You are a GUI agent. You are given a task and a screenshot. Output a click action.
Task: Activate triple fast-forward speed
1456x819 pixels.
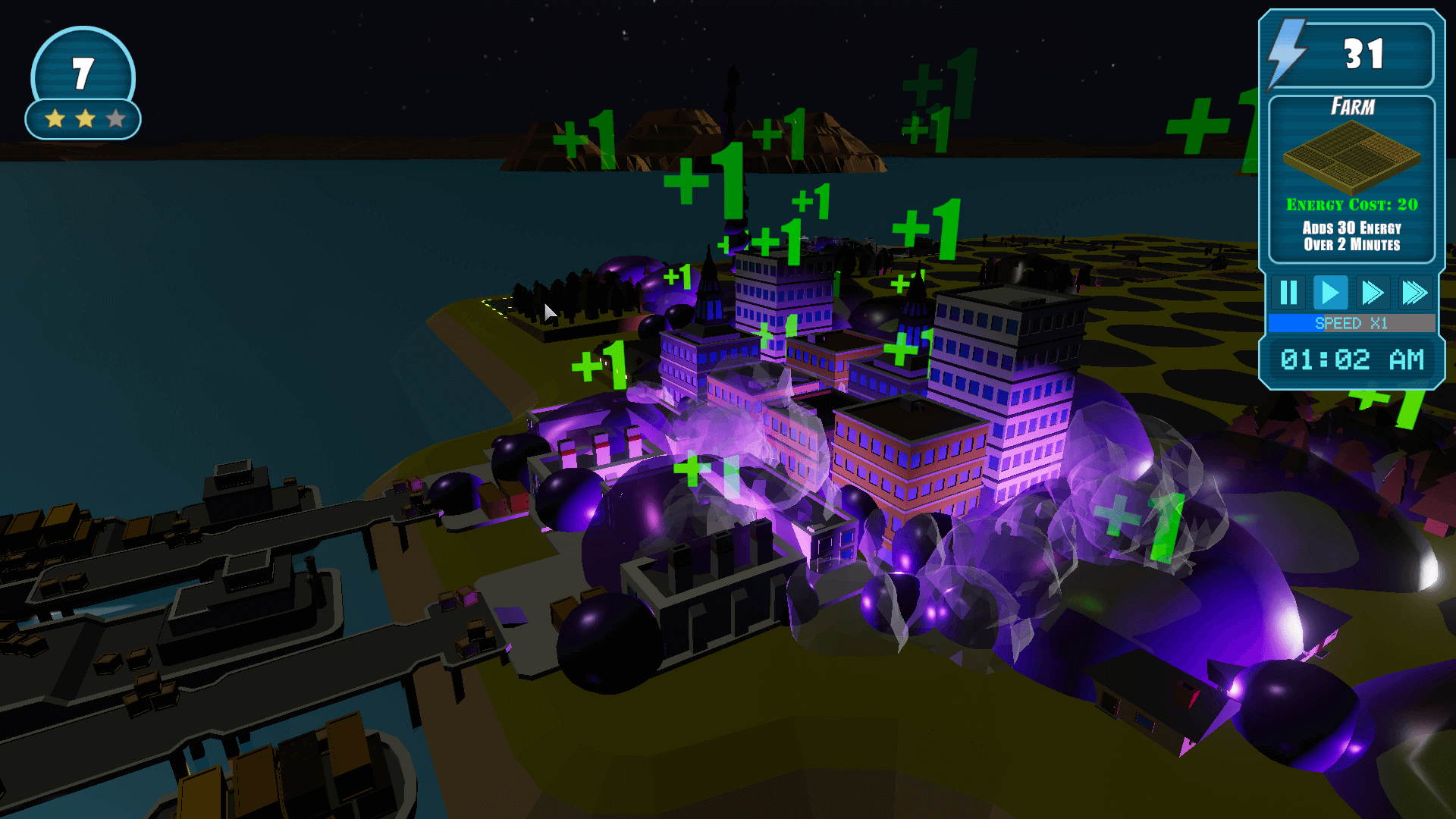click(x=1414, y=292)
